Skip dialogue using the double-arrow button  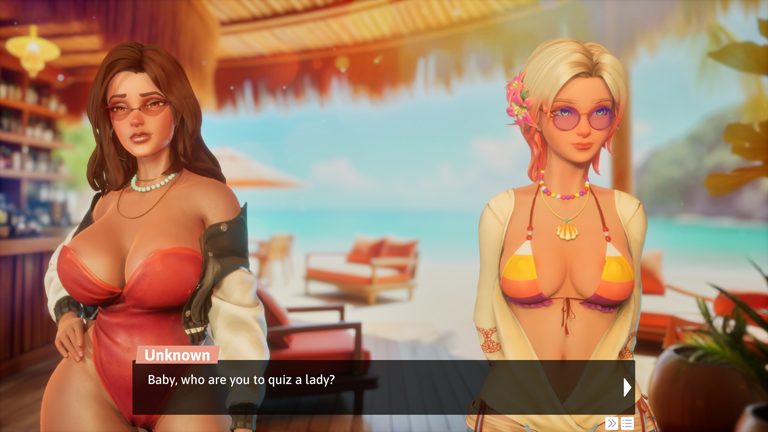[x=611, y=423]
